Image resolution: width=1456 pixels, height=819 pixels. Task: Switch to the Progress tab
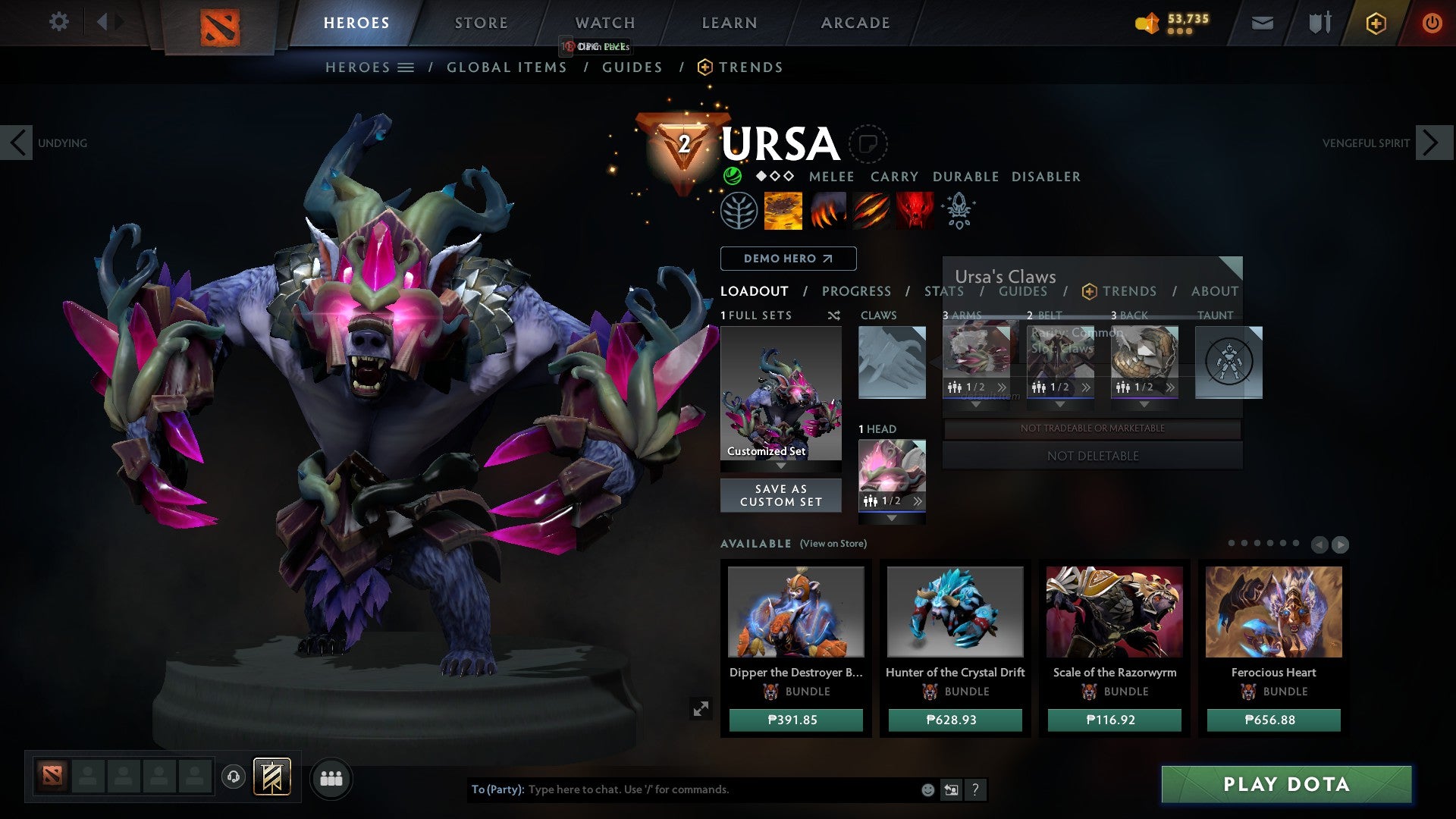(x=857, y=291)
